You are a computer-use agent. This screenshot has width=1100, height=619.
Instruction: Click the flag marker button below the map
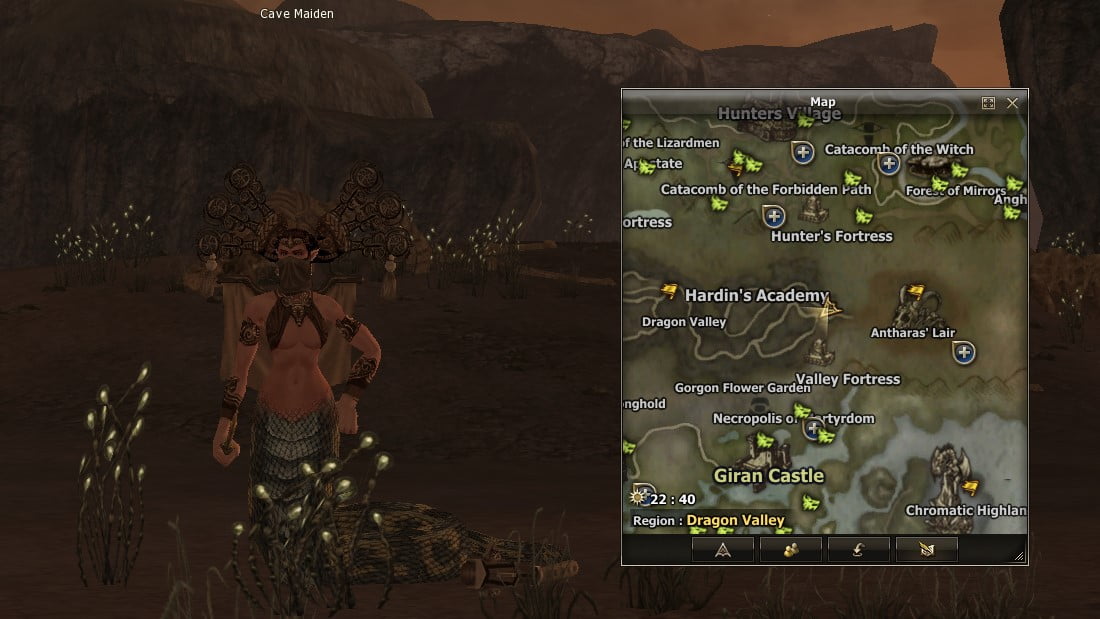click(x=926, y=549)
